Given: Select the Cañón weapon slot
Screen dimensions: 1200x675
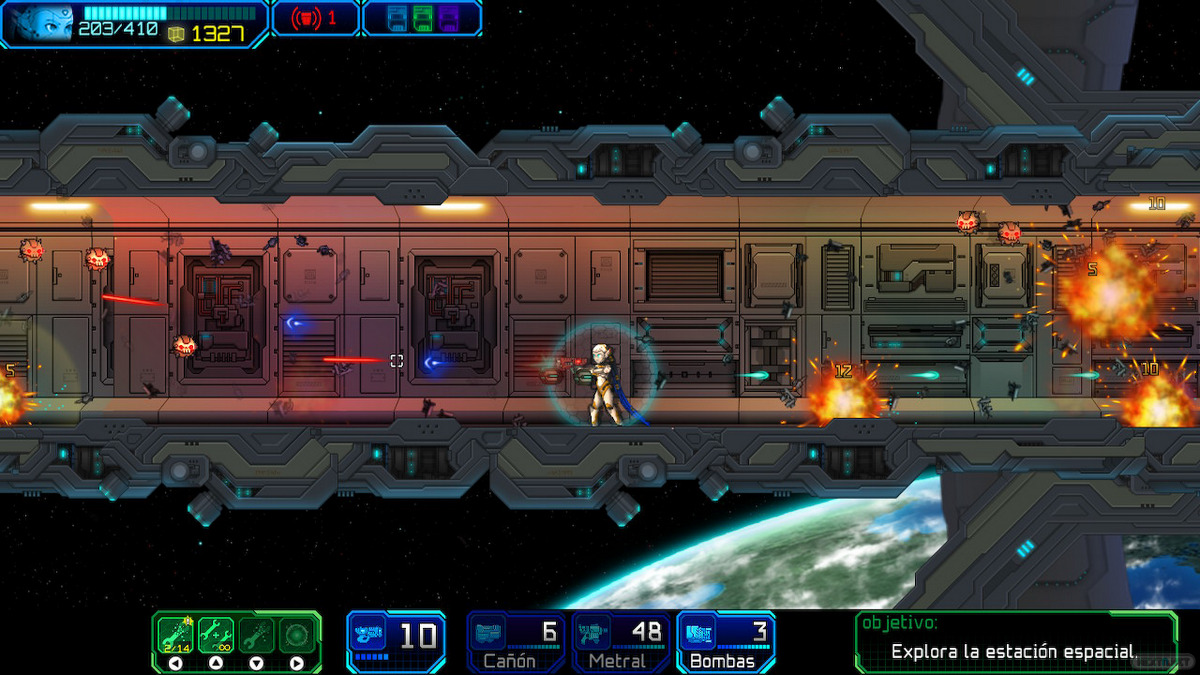Looking at the screenshot, I should (517, 641).
